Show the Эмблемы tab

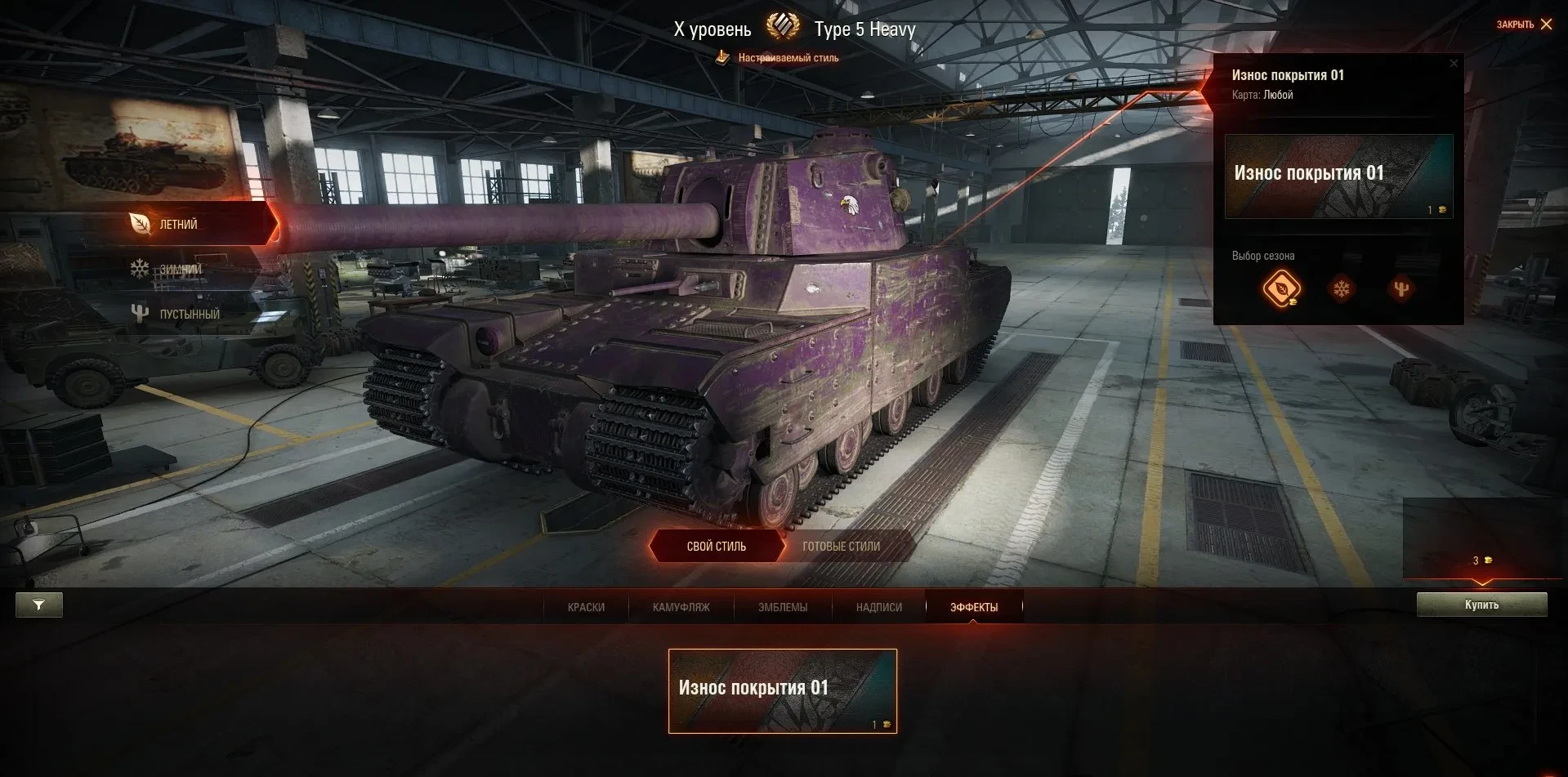pyautogui.click(x=782, y=607)
